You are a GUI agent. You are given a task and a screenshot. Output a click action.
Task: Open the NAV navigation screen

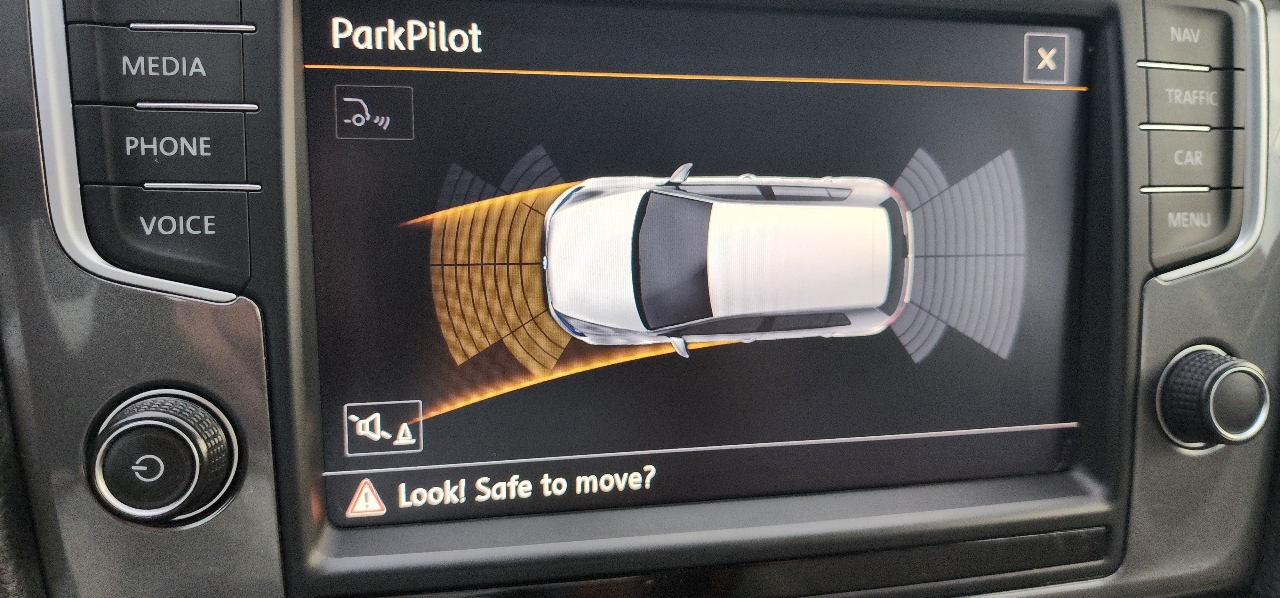coord(1184,37)
